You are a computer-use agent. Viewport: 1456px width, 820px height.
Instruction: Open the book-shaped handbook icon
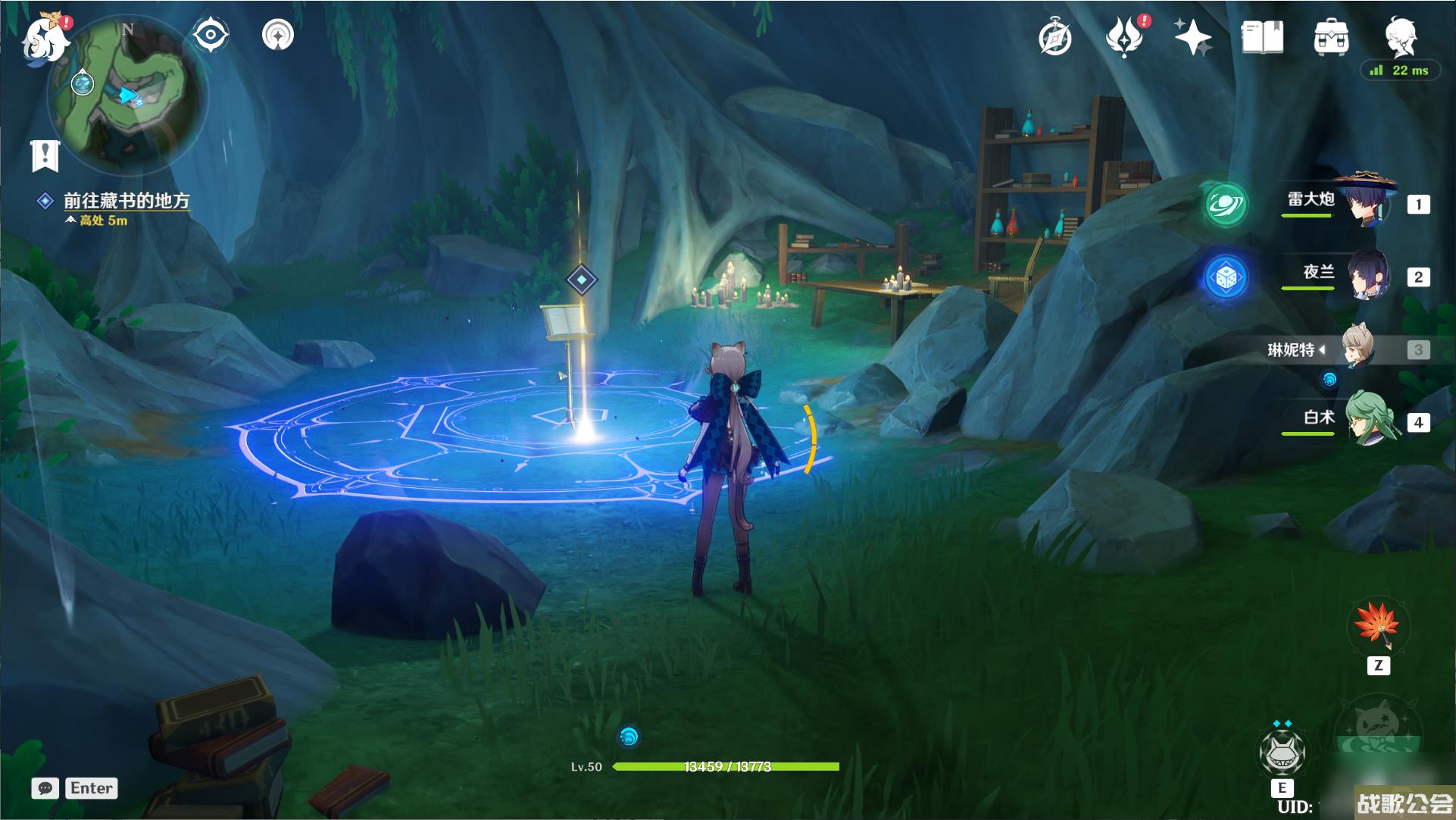pos(1262,37)
